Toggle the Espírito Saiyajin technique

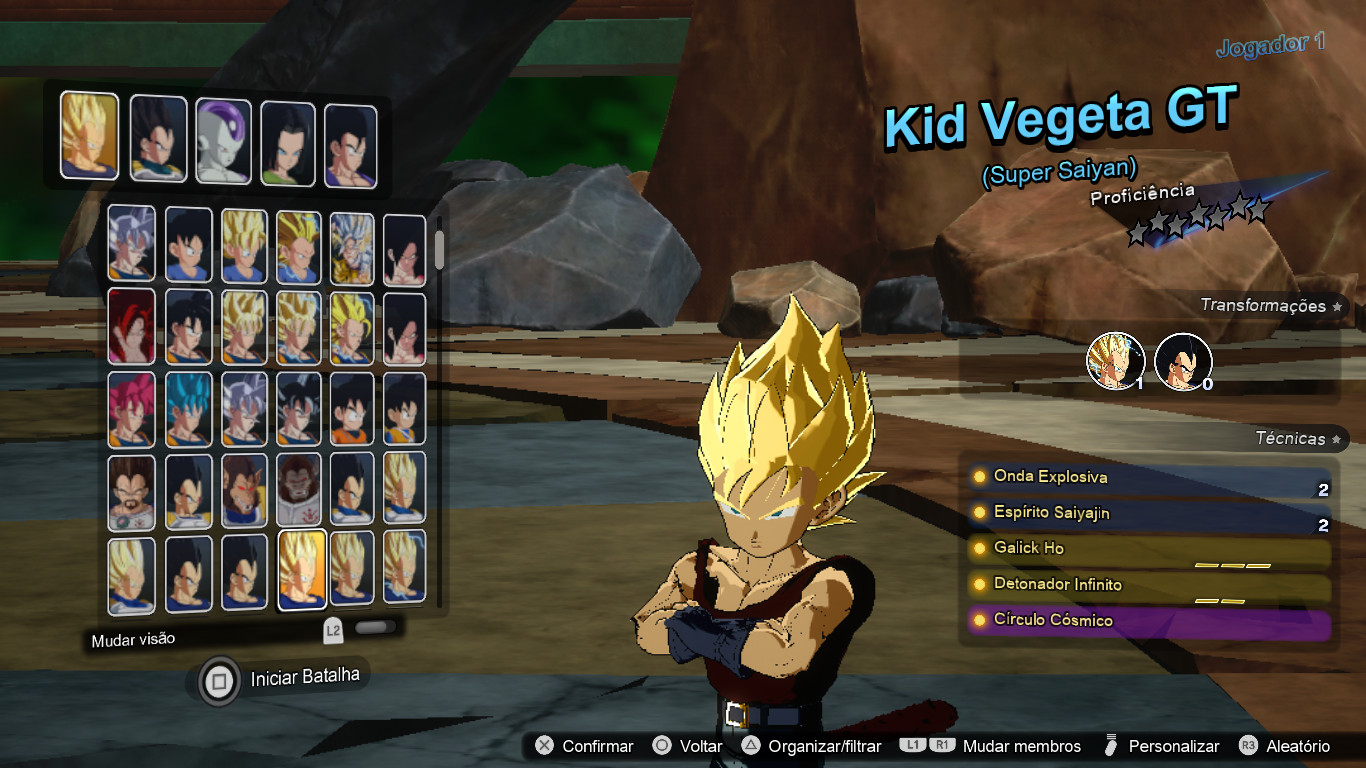click(x=1050, y=512)
